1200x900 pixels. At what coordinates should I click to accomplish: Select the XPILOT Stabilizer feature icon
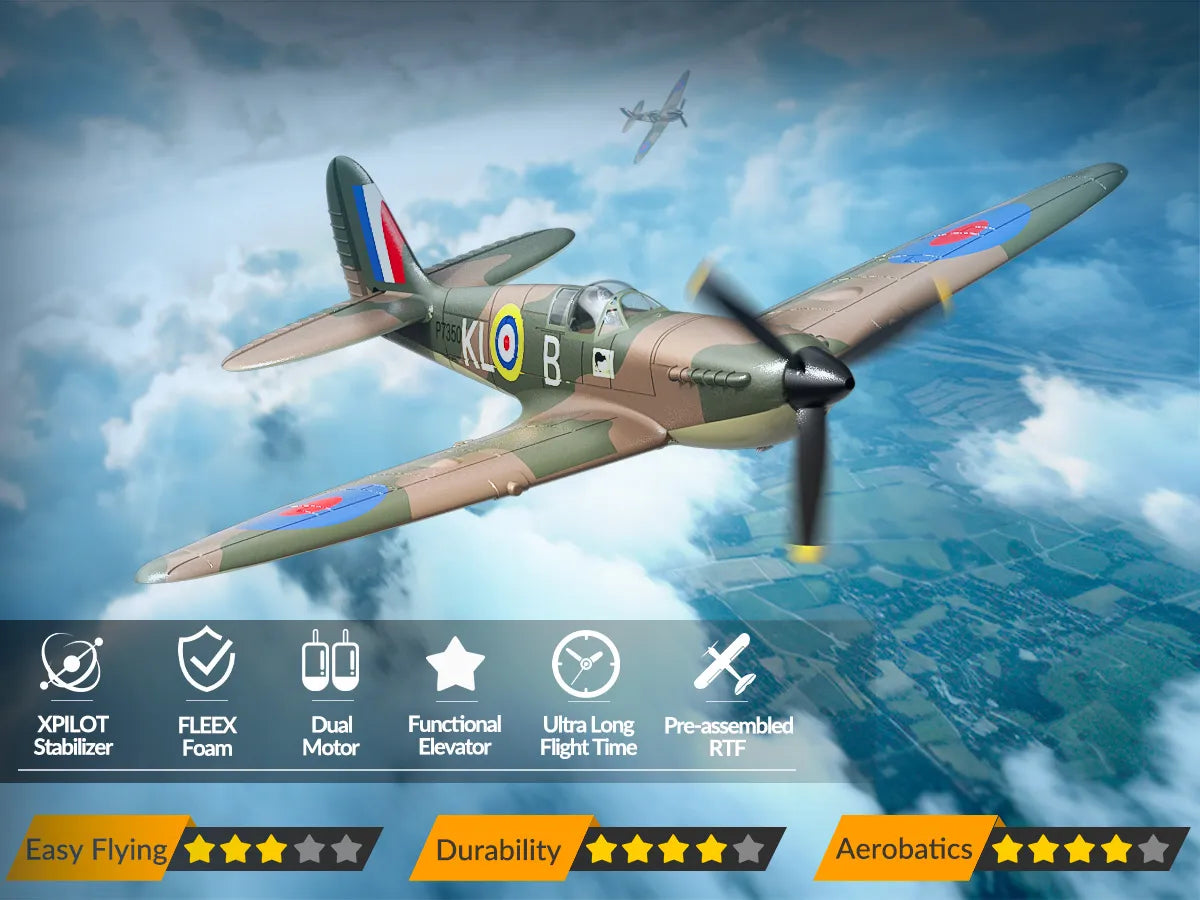[x=72, y=663]
